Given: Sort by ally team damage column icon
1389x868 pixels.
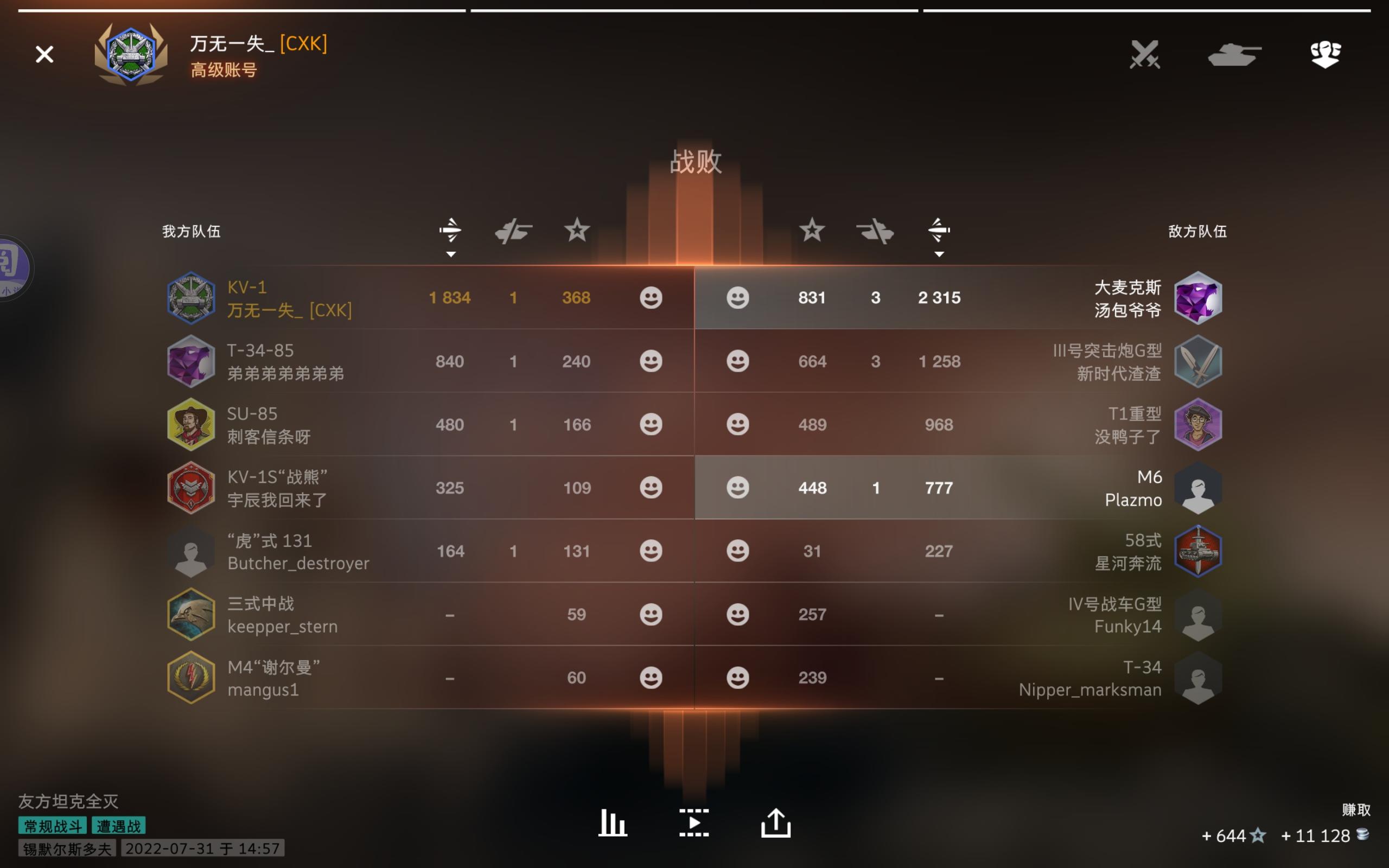Looking at the screenshot, I should click(451, 229).
